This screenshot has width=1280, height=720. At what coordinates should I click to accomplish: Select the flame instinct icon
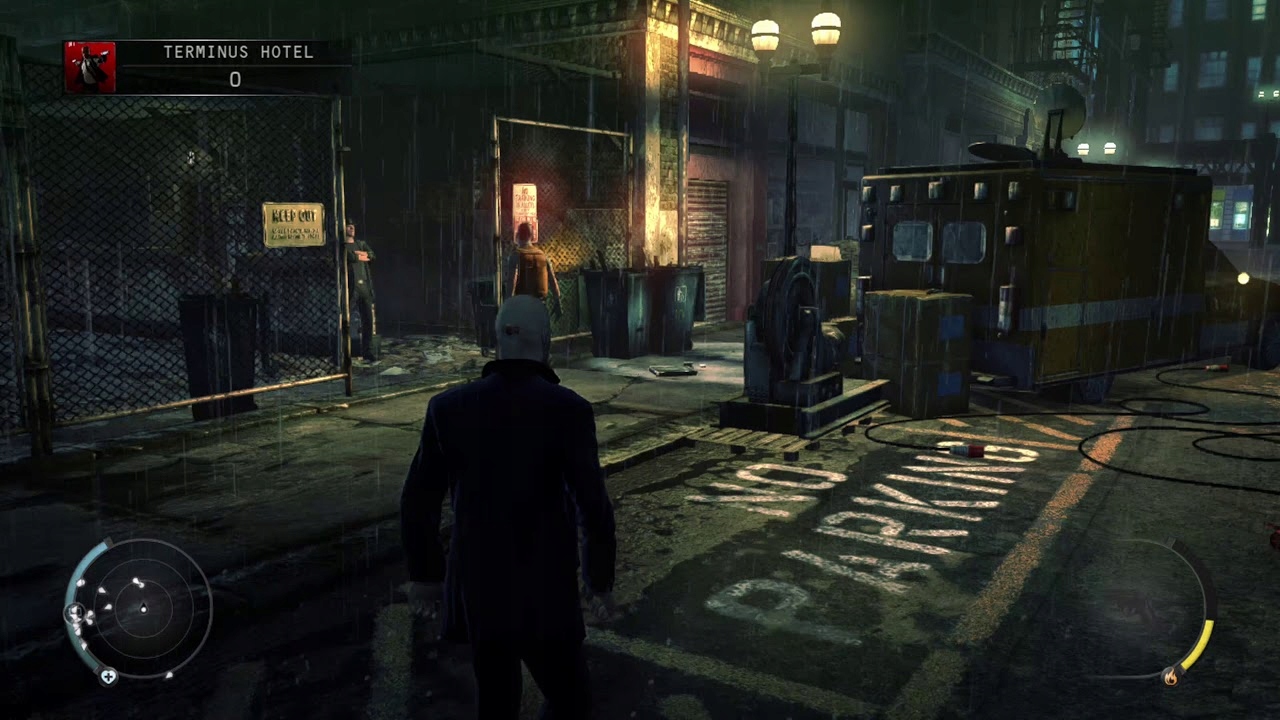click(x=1171, y=675)
